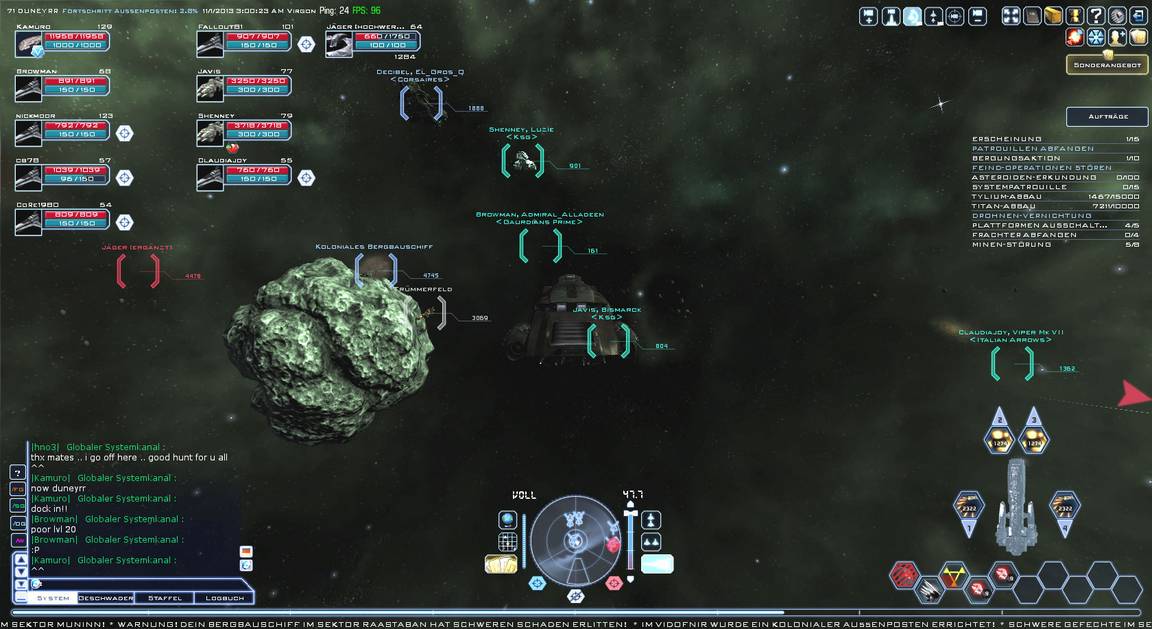Image resolution: width=1152 pixels, height=629 pixels.
Task: Click the chat help question mark button
Action: click(x=17, y=472)
